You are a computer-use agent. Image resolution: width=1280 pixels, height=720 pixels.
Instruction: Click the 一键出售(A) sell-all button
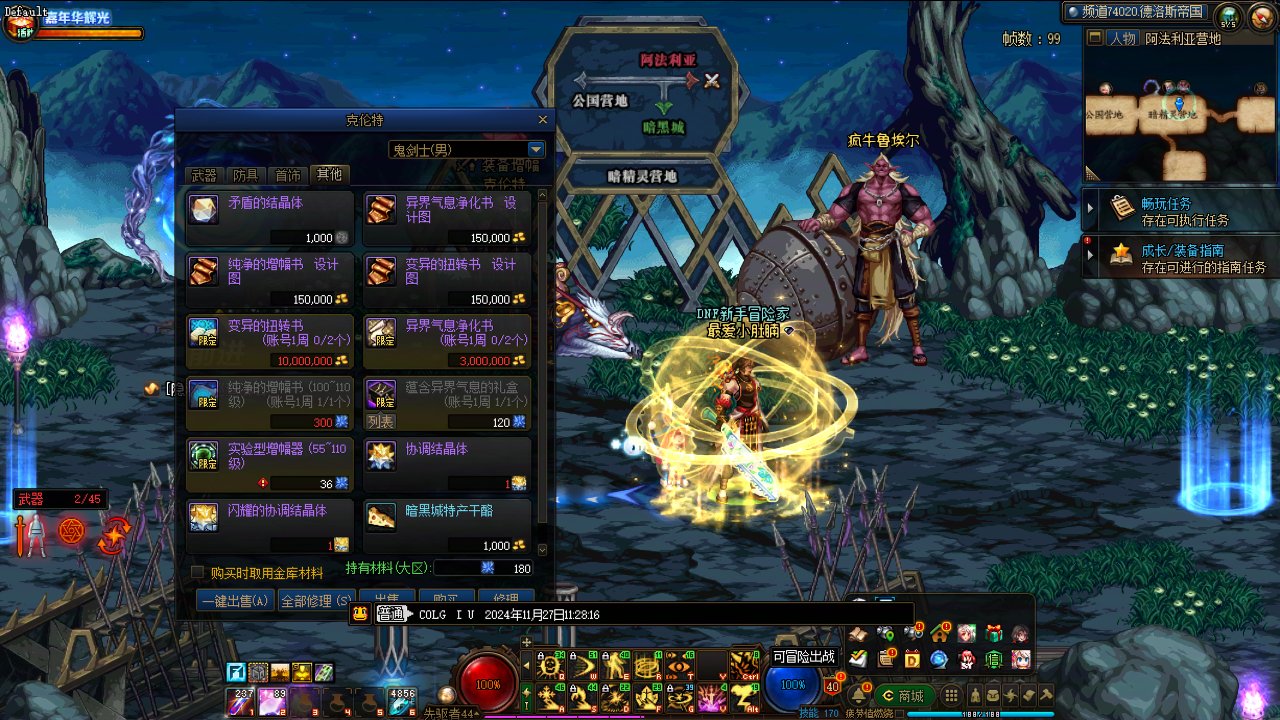pyautogui.click(x=235, y=601)
